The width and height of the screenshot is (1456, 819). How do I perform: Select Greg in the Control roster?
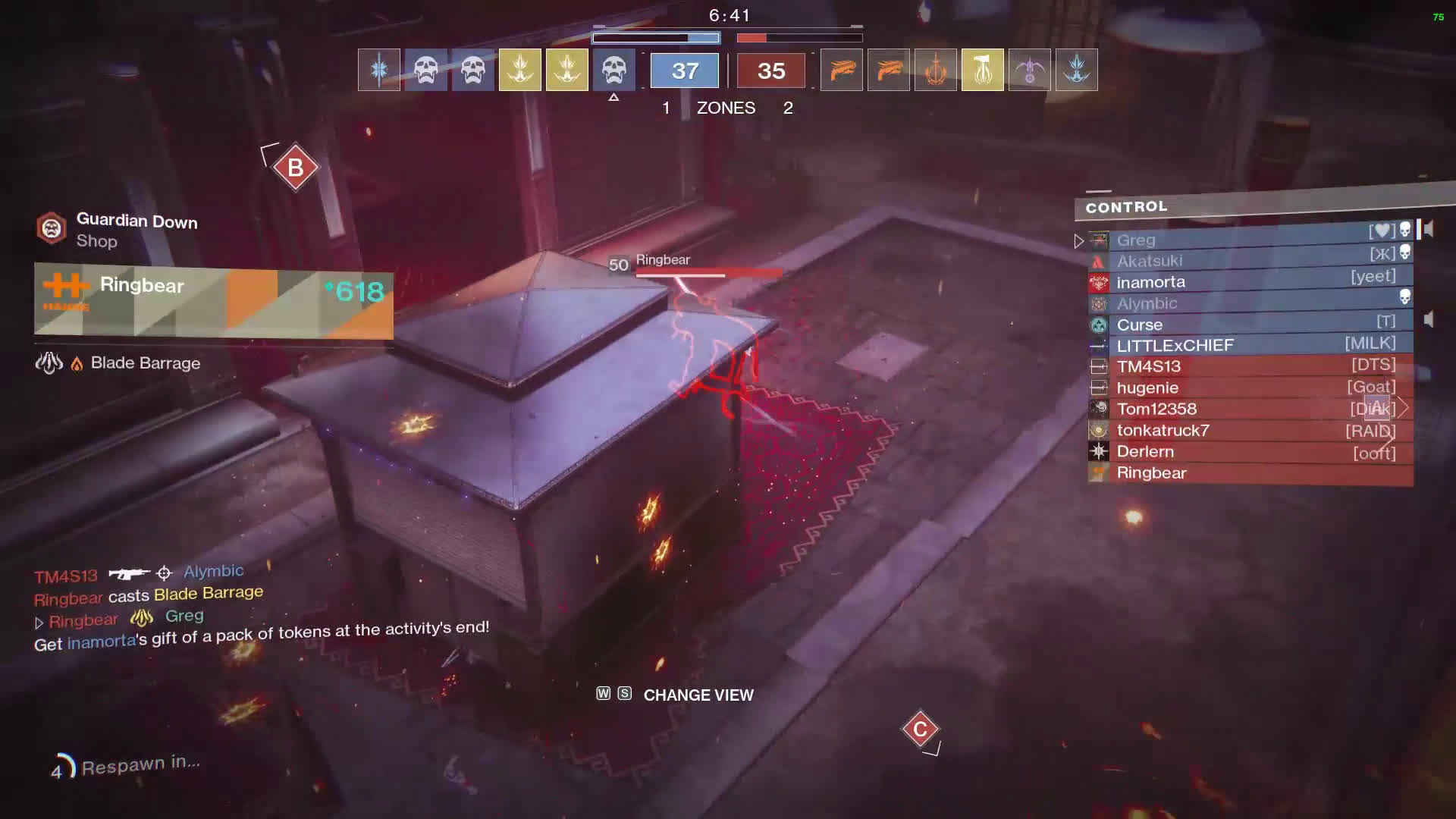1244,240
